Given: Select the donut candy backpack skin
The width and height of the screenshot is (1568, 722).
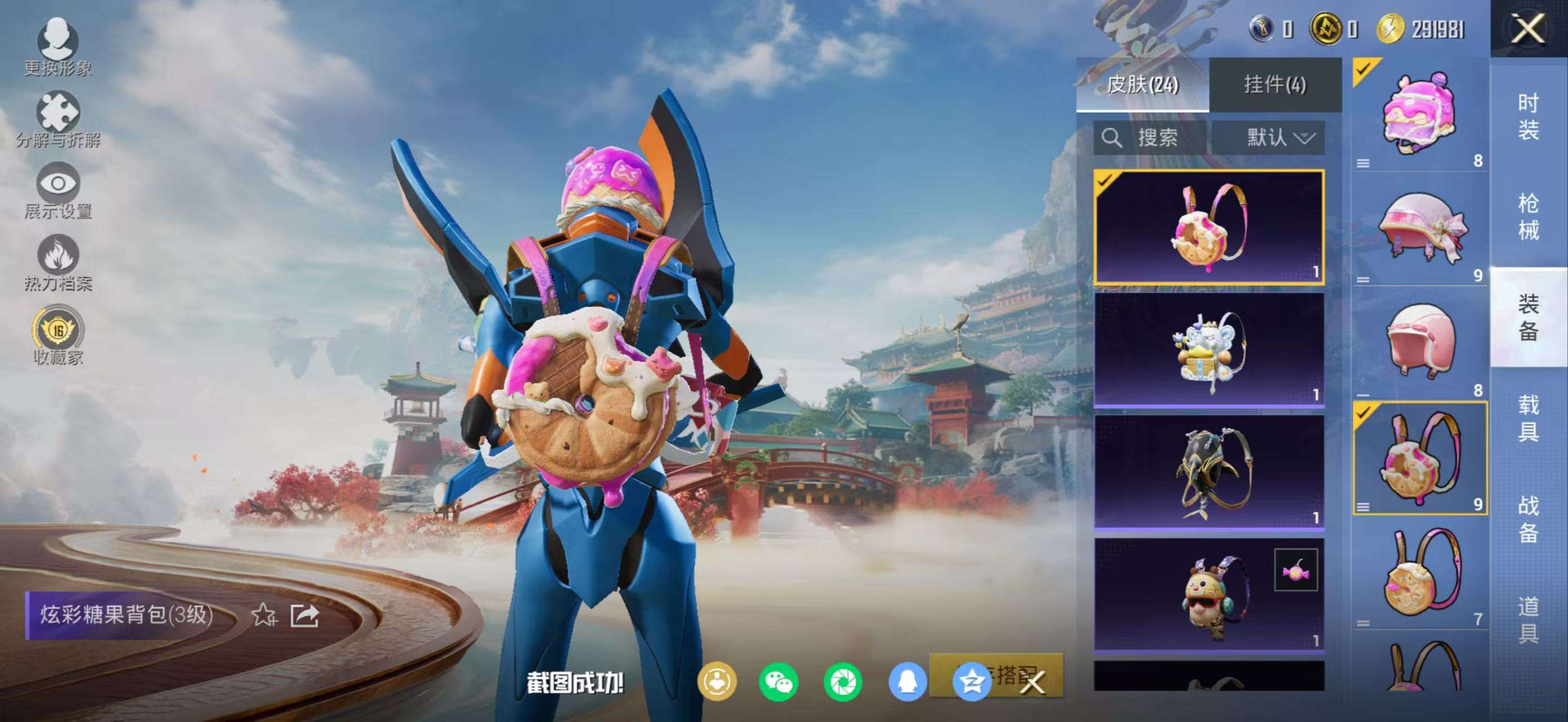Looking at the screenshot, I should (1208, 227).
